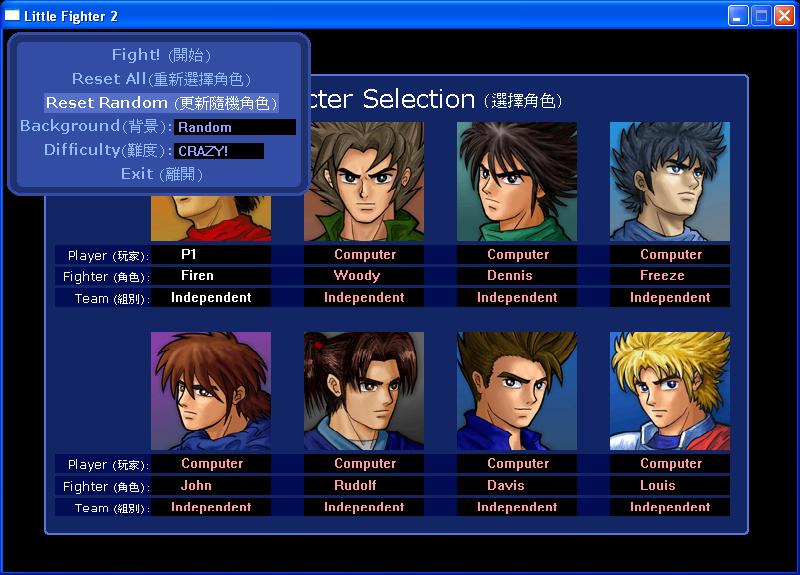Change the Difficulty value CRAZY!
The width and height of the screenshot is (800, 575).
pyautogui.click(x=219, y=151)
